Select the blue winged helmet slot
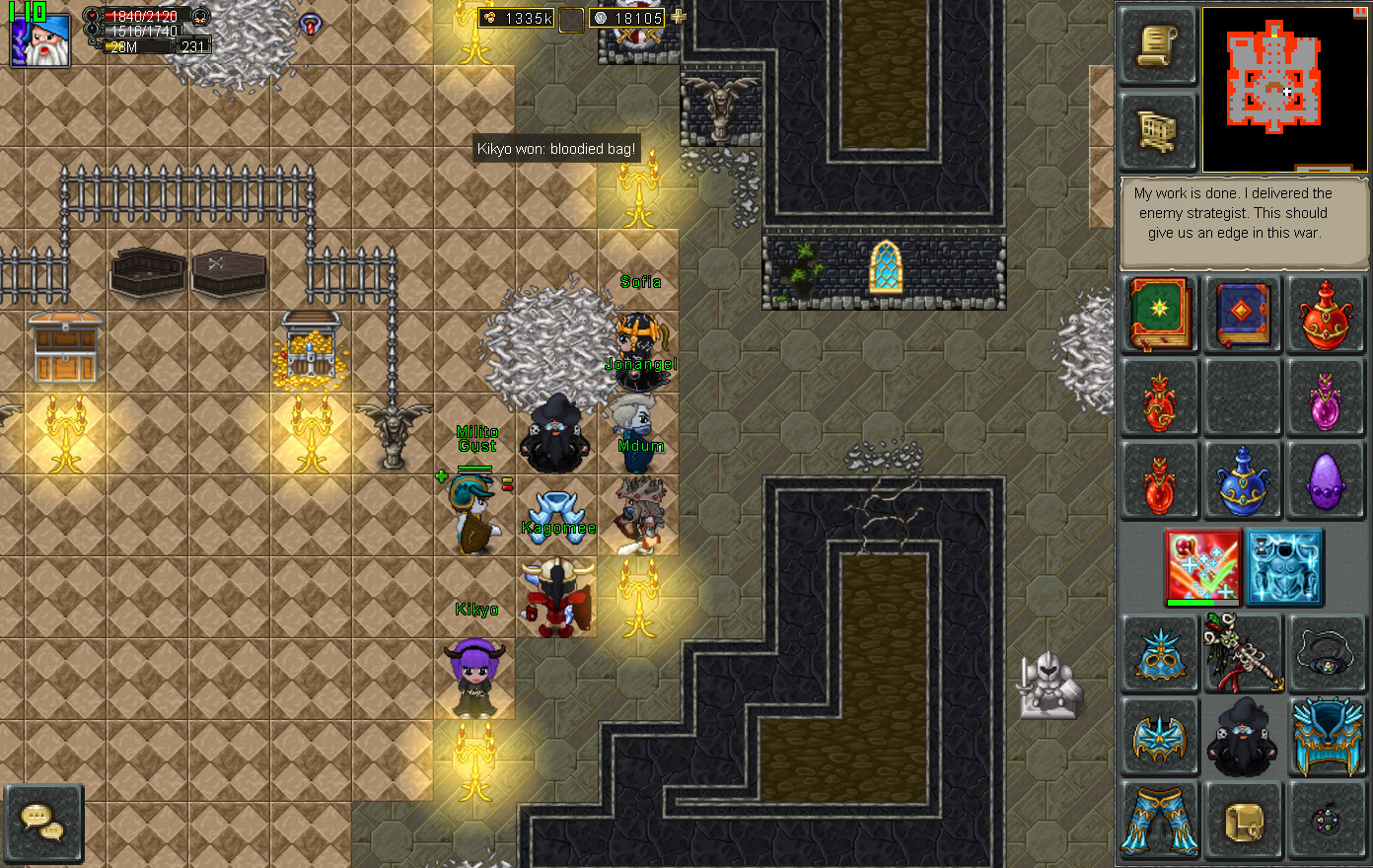This screenshot has height=868, width=1373. coord(1159,737)
